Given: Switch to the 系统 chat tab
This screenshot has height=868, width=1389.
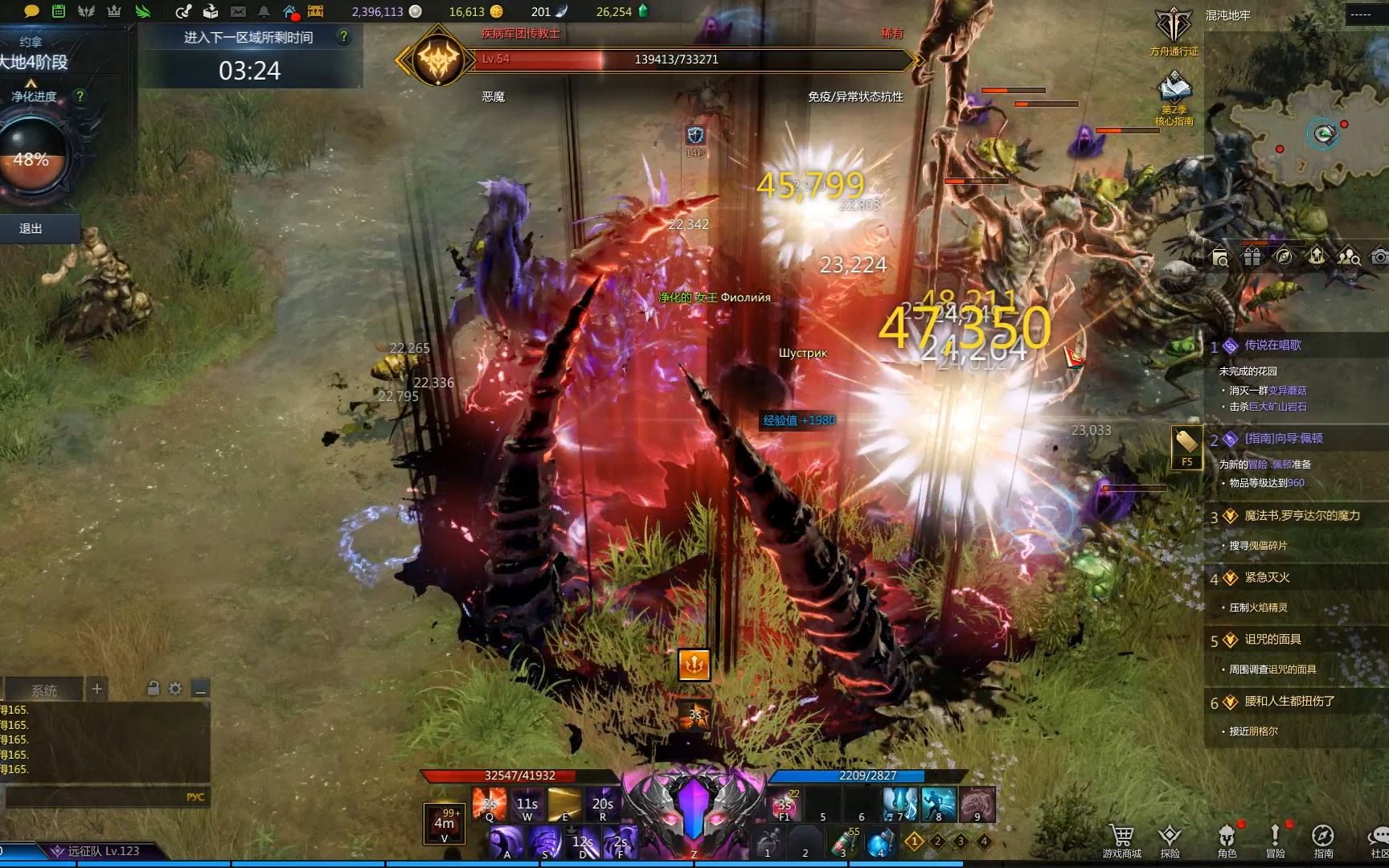Looking at the screenshot, I should tap(43, 690).
